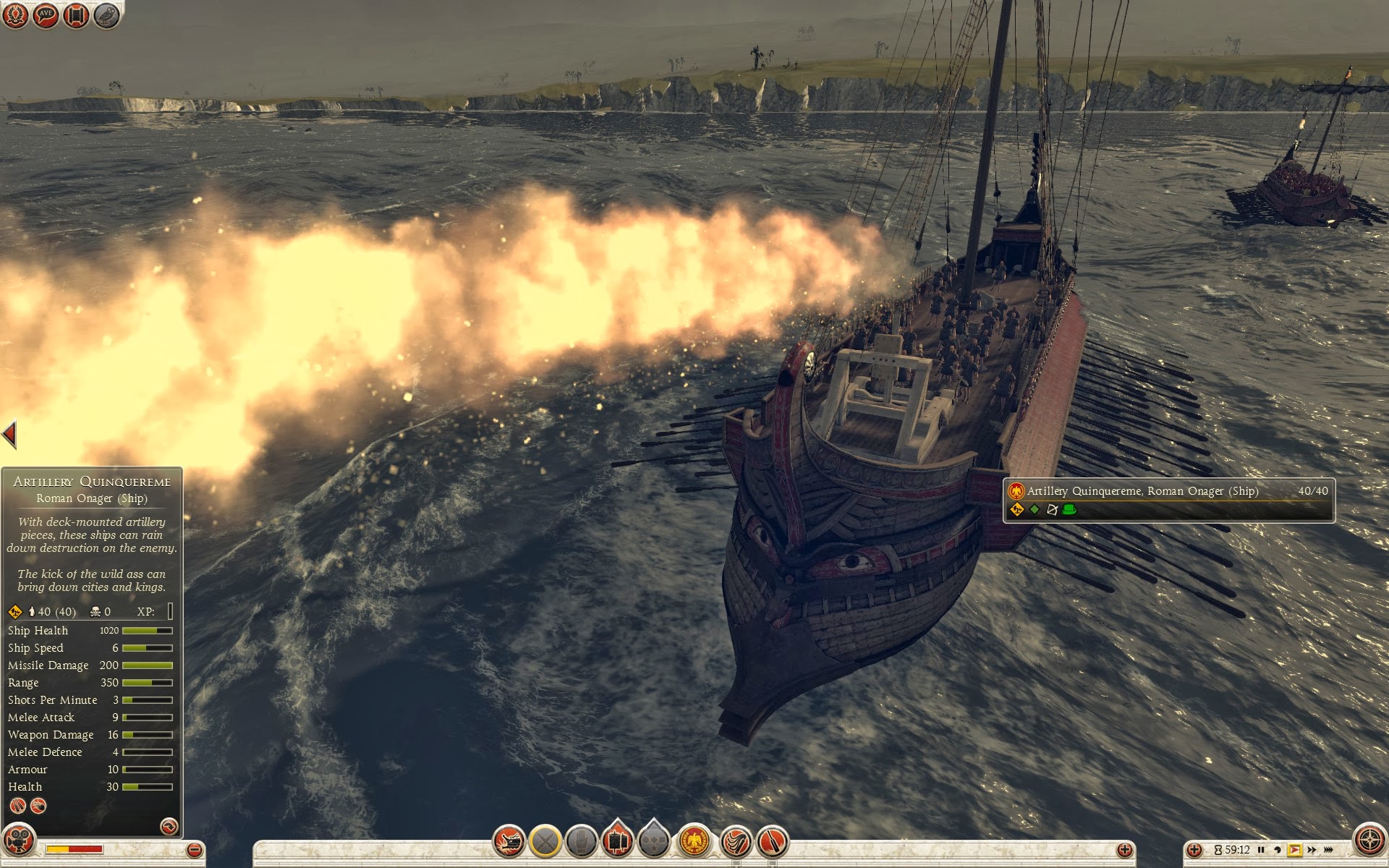Image resolution: width=1389 pixels, height=868 pixels.
Task: Toggle the crossed swords melee mode
Action: point(545,841)
